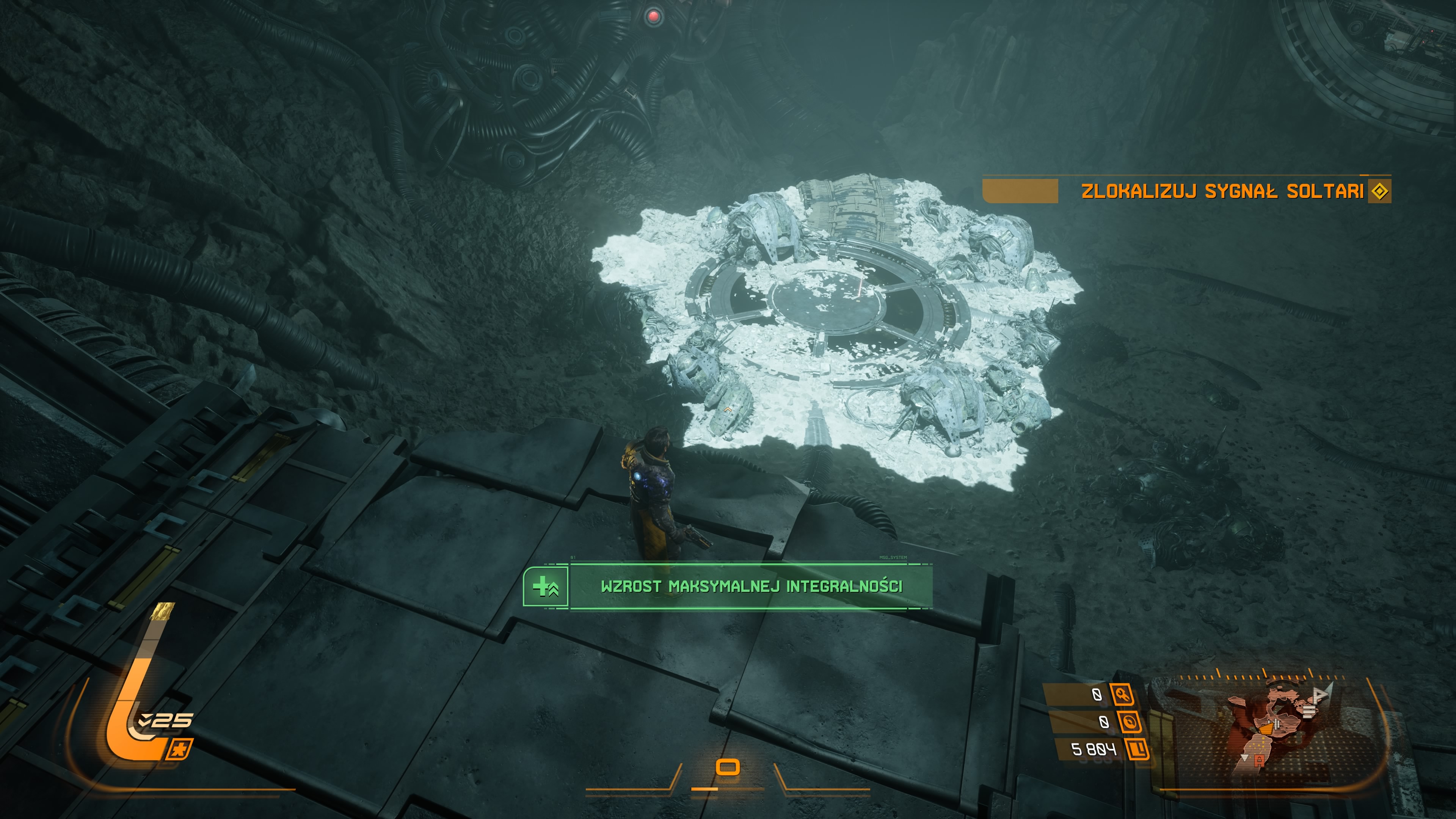Click the yellow diamond objective marker icon
This screenshot has width=1456, height=819.
pyautogui.click(x=1379, y=191)
